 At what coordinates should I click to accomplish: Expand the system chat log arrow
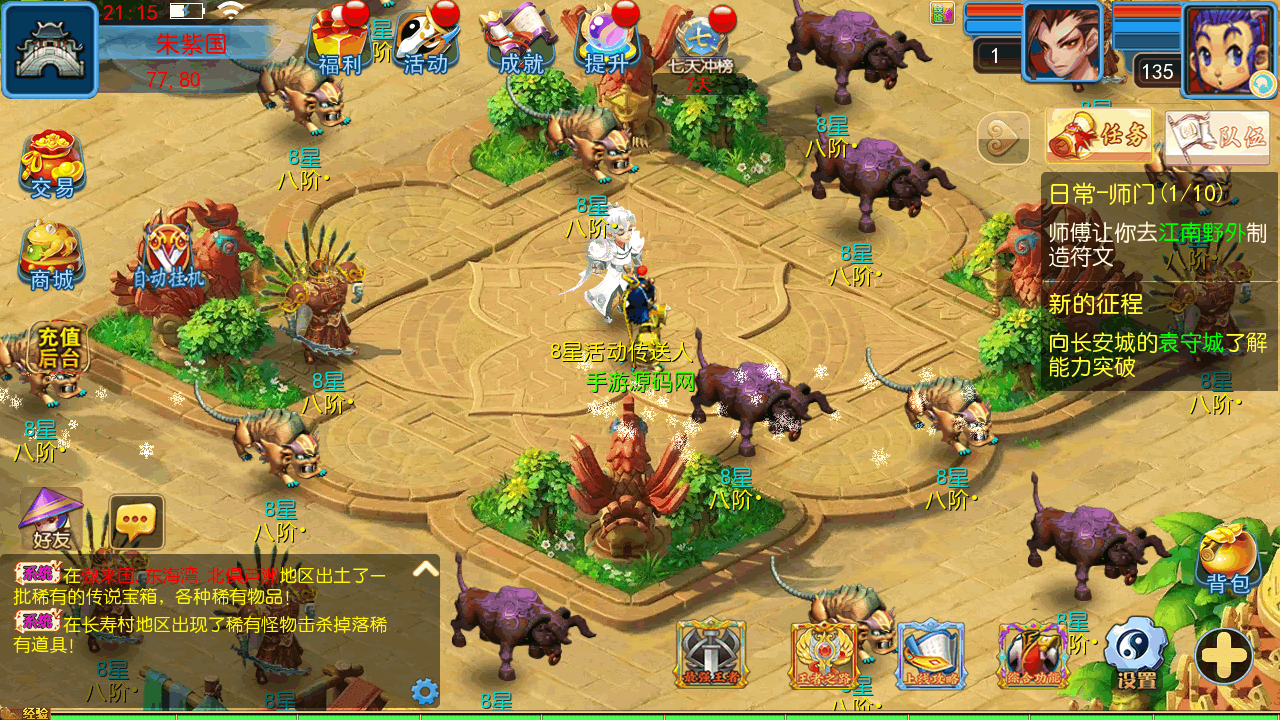coord(426,569)
